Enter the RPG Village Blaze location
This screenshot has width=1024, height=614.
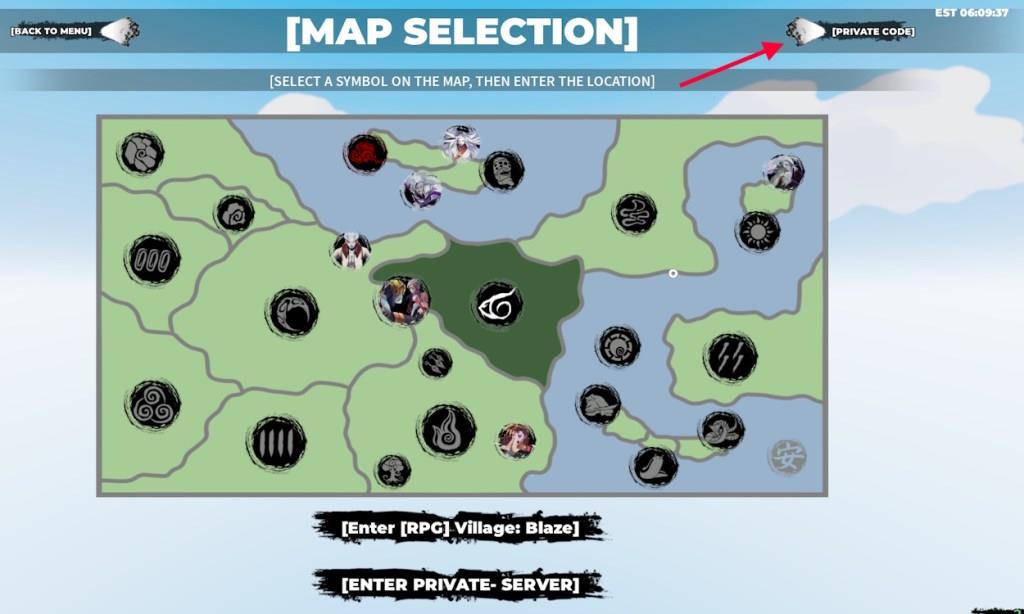(x=460, y=527)
